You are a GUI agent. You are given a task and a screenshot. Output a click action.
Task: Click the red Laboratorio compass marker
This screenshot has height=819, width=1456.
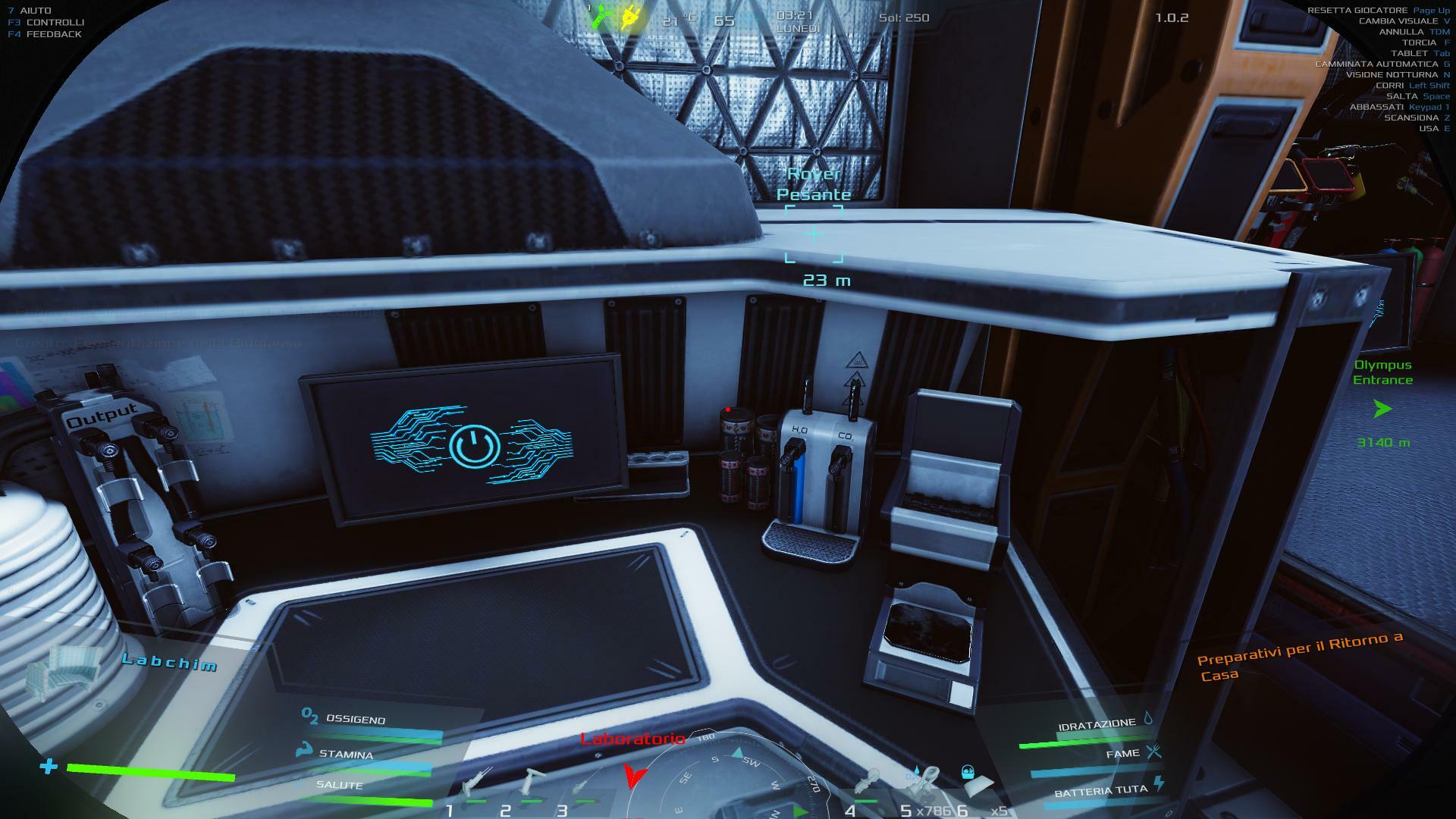click(x=635, y=773)
